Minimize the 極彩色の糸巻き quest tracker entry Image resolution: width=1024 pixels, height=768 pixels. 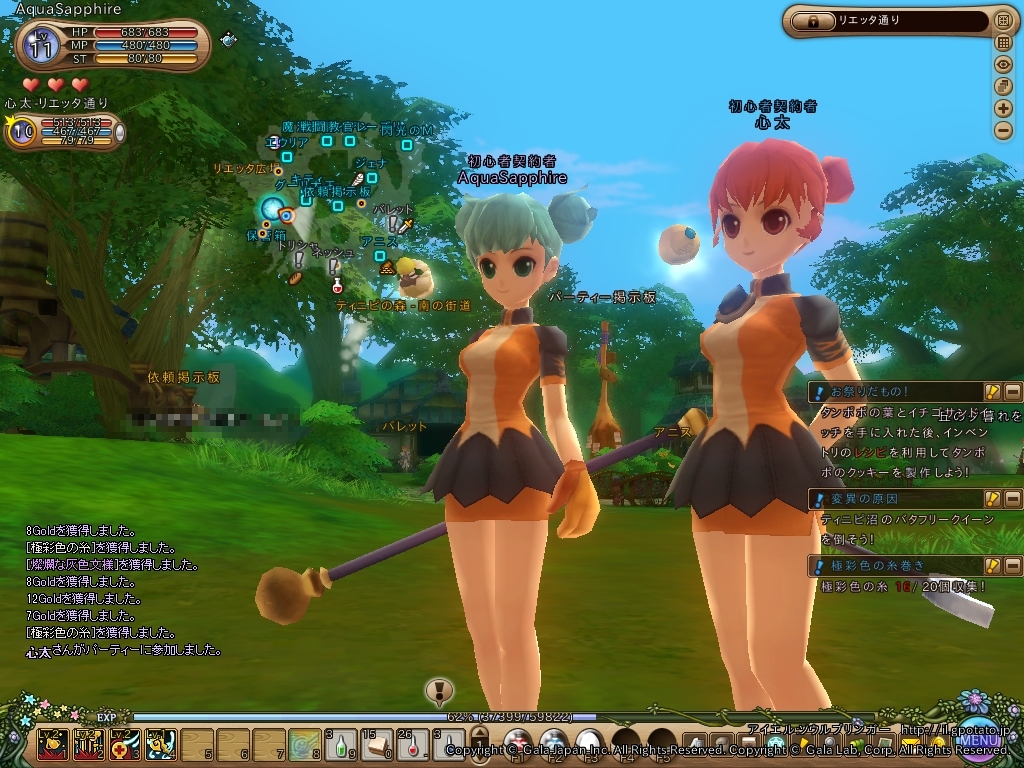point(1012,566)
